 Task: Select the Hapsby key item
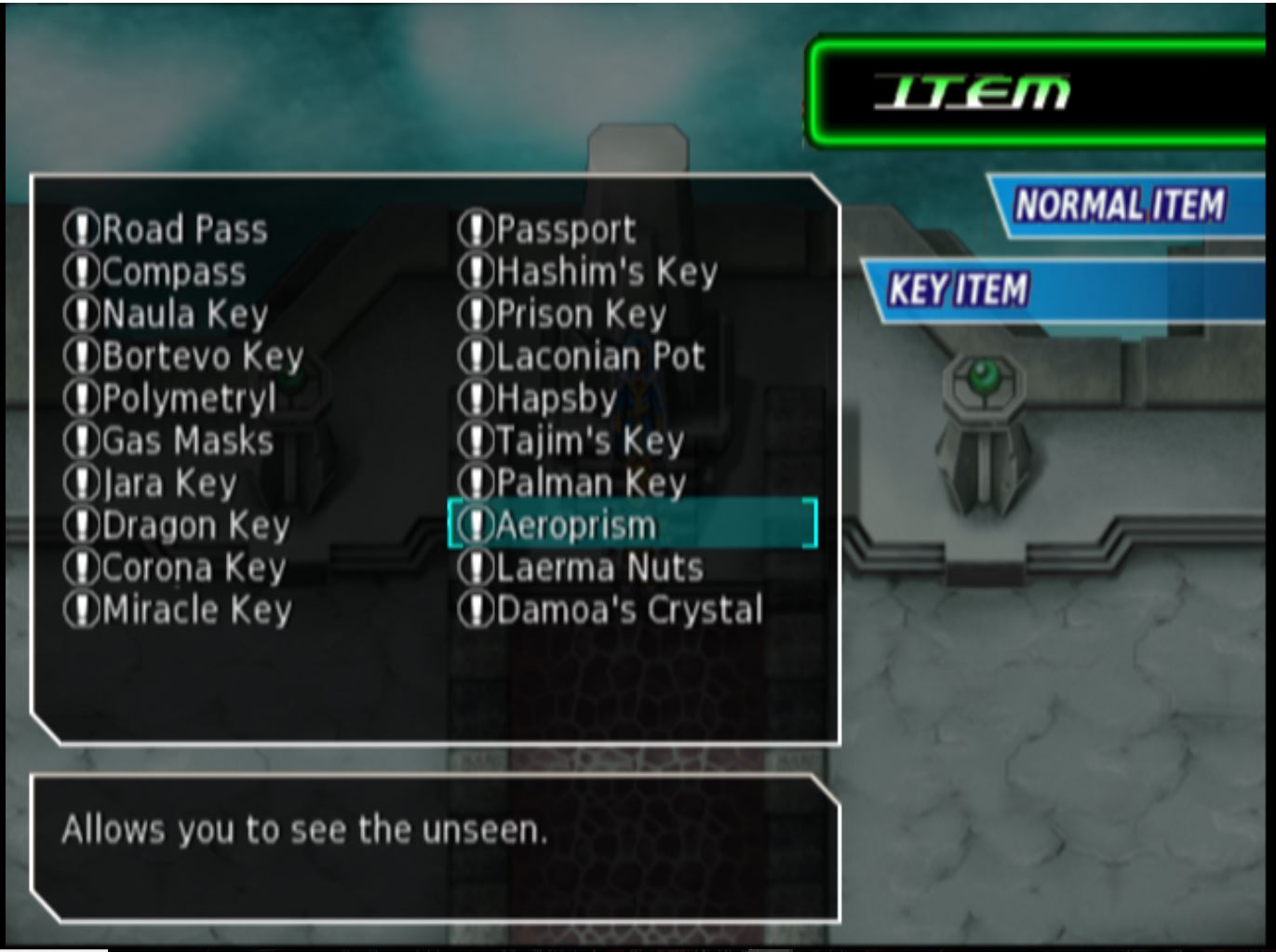(554, 397)
